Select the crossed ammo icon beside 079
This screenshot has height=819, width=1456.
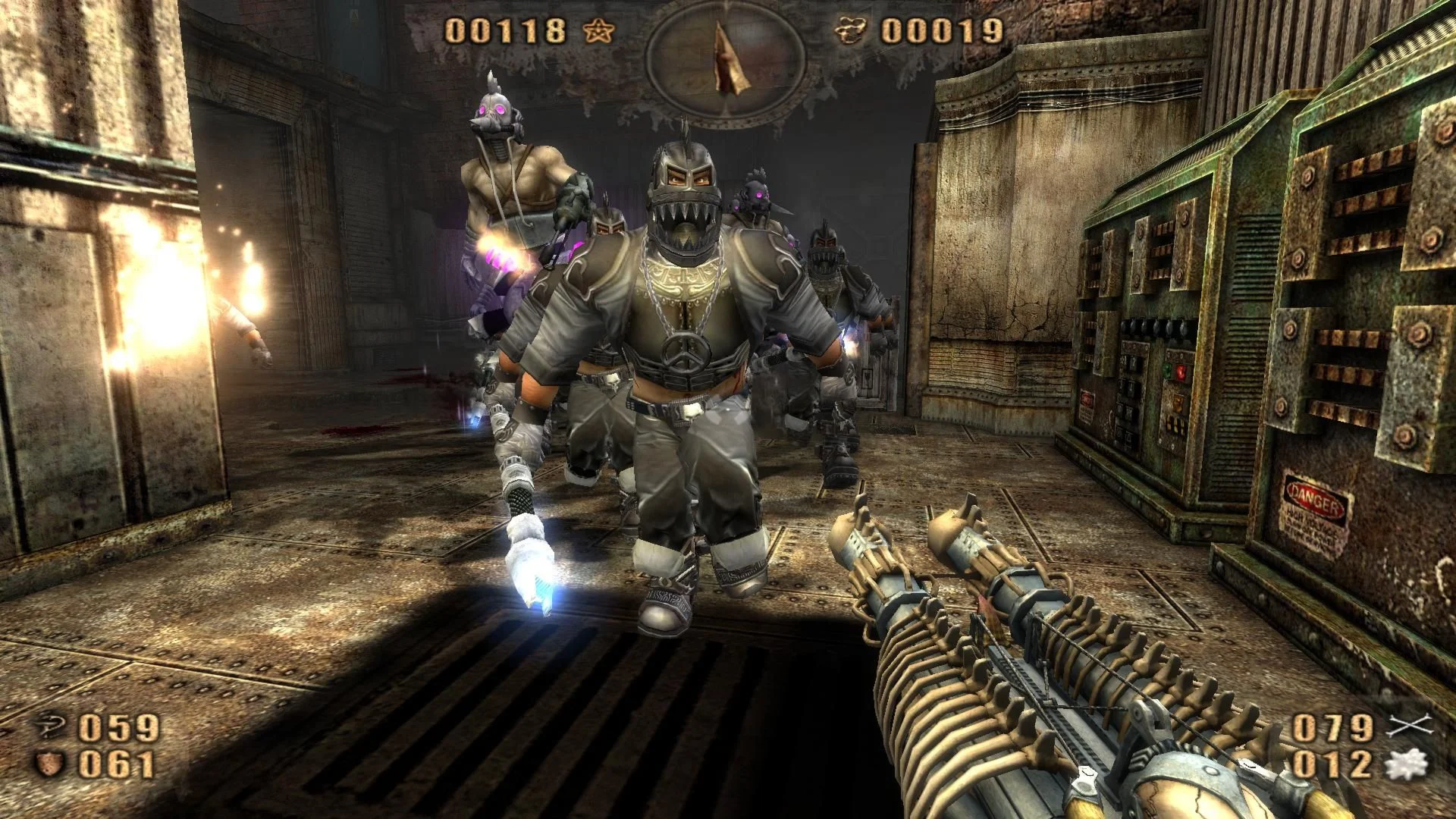pos(1409,727)
